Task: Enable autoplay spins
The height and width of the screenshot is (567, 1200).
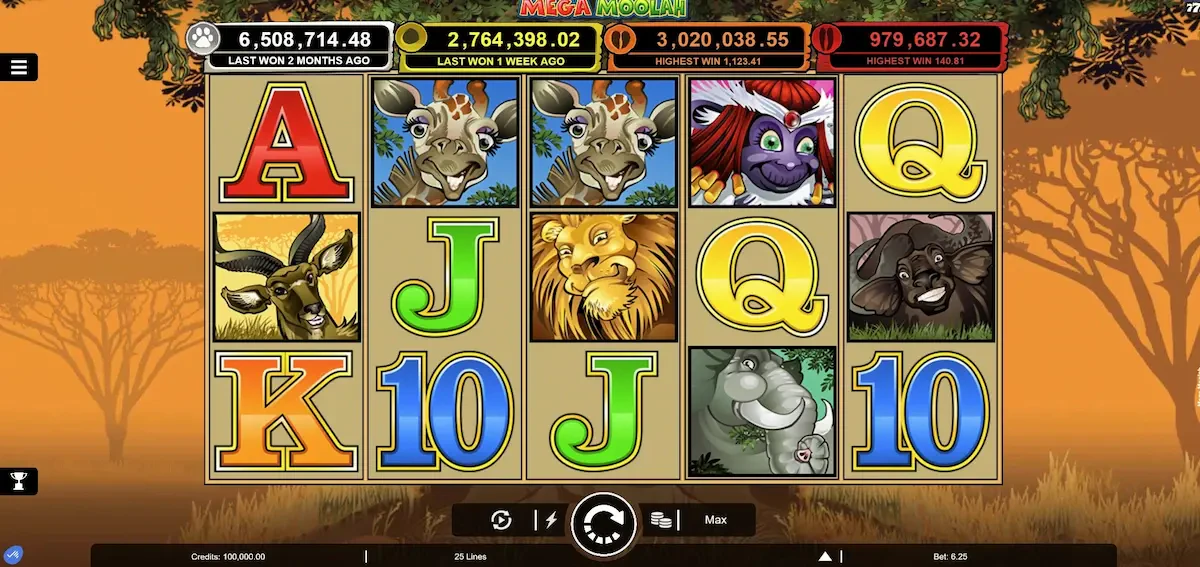Action: pyautogui.click(x=502, y=520)
